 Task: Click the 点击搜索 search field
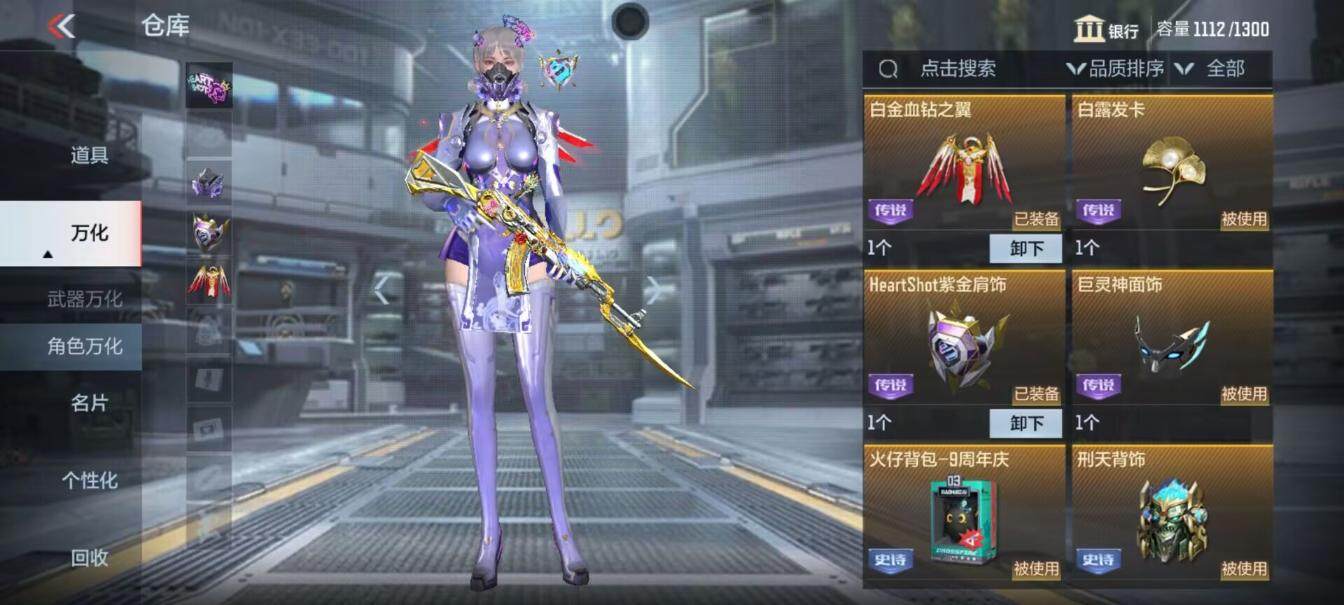pyautogui.click(x=957, y=69)
